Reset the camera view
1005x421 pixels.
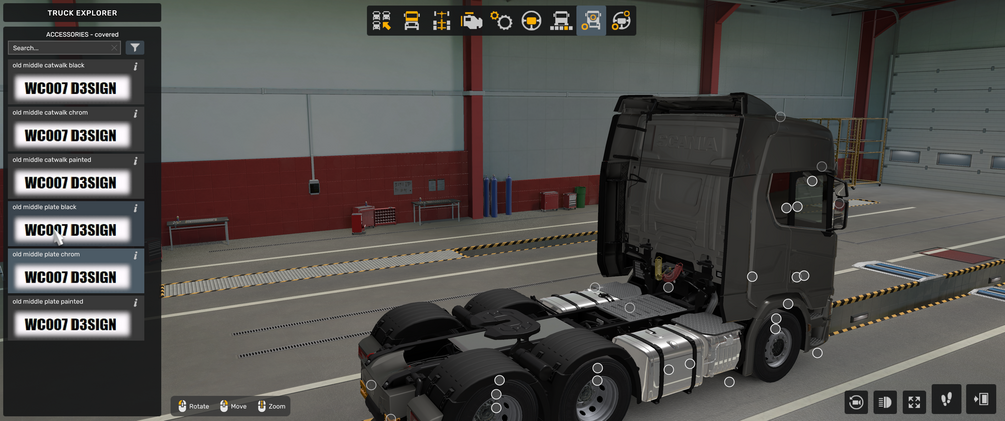coord(856,401)
